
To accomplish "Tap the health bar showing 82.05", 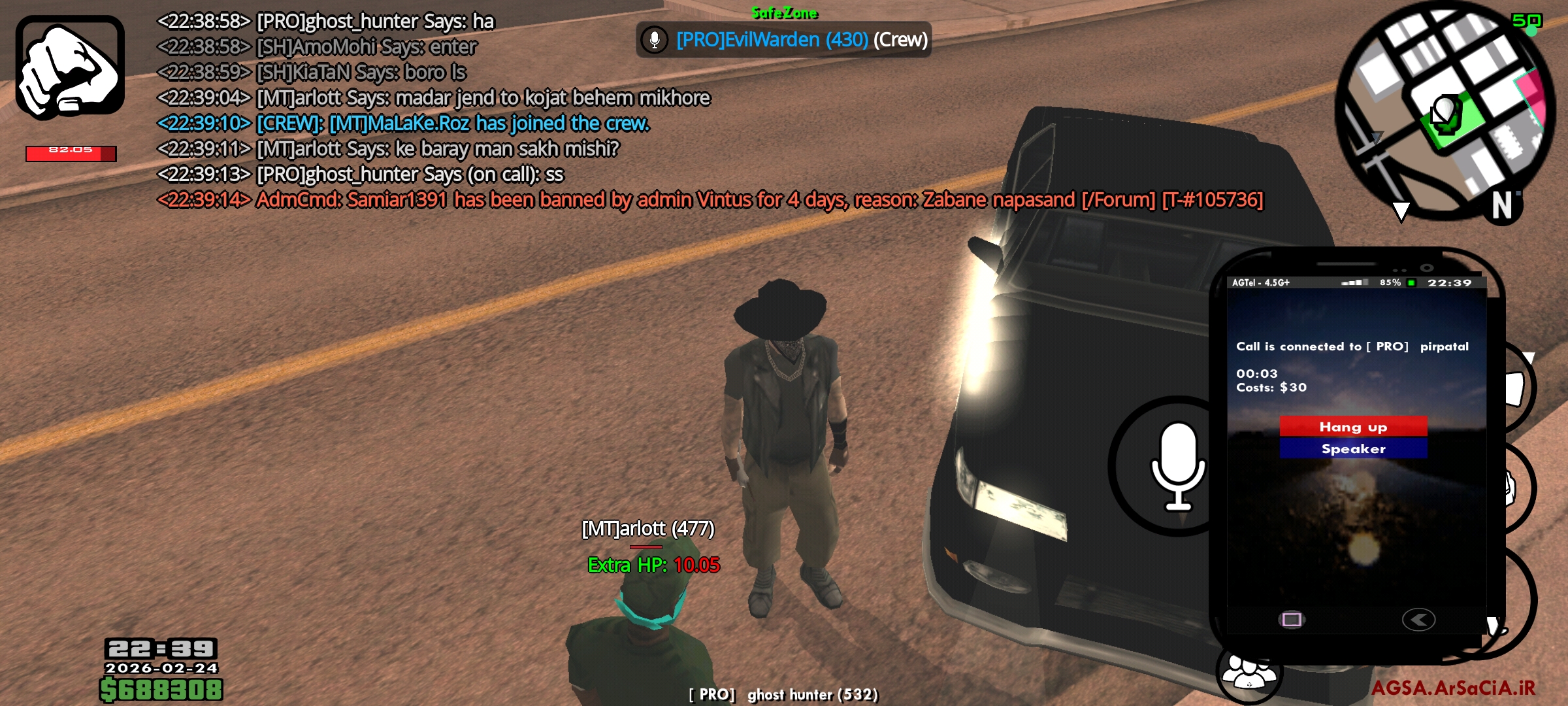I will tap(71, 152).
